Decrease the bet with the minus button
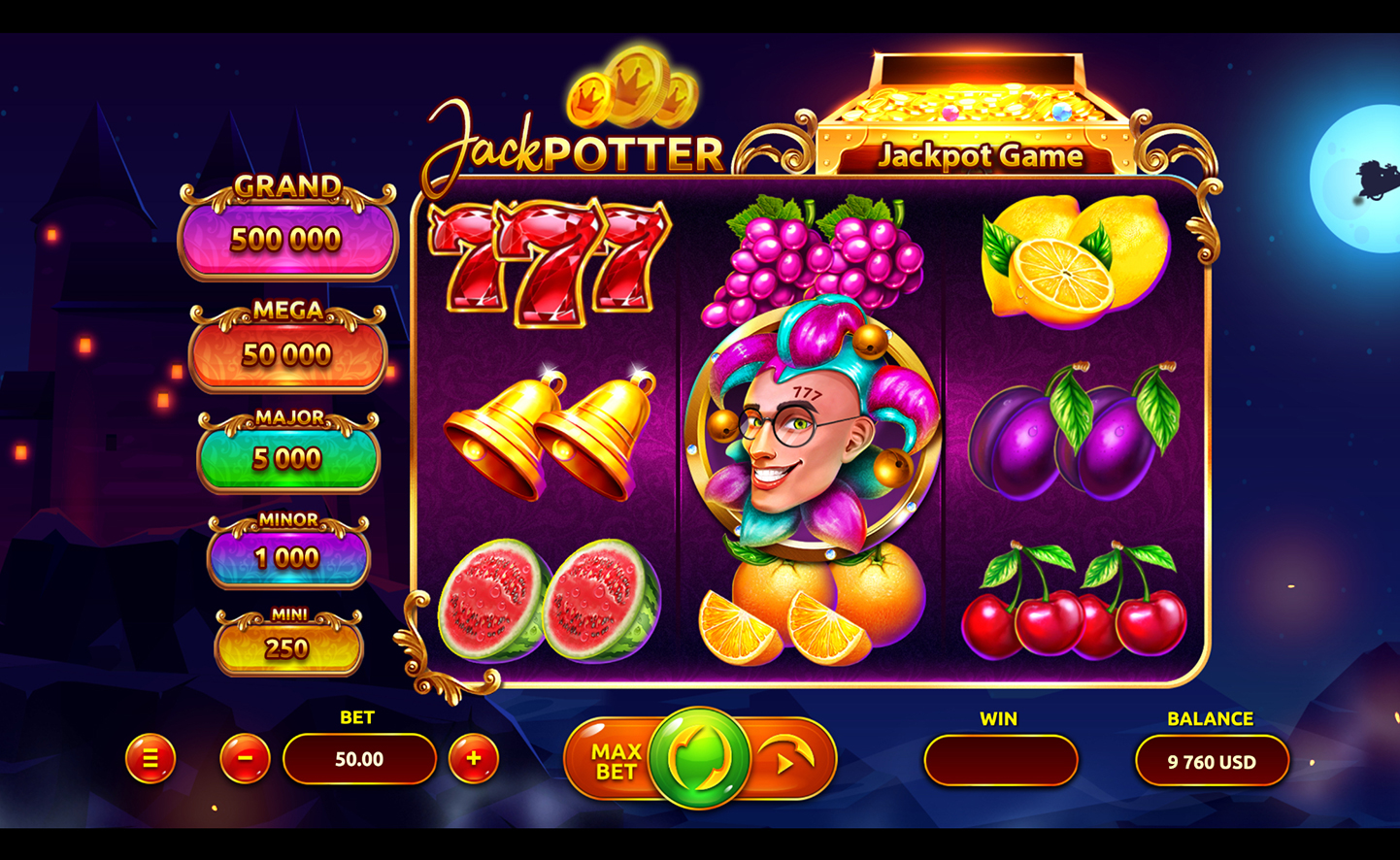Viewport: 1400px width, 860px height. point(244,759)
